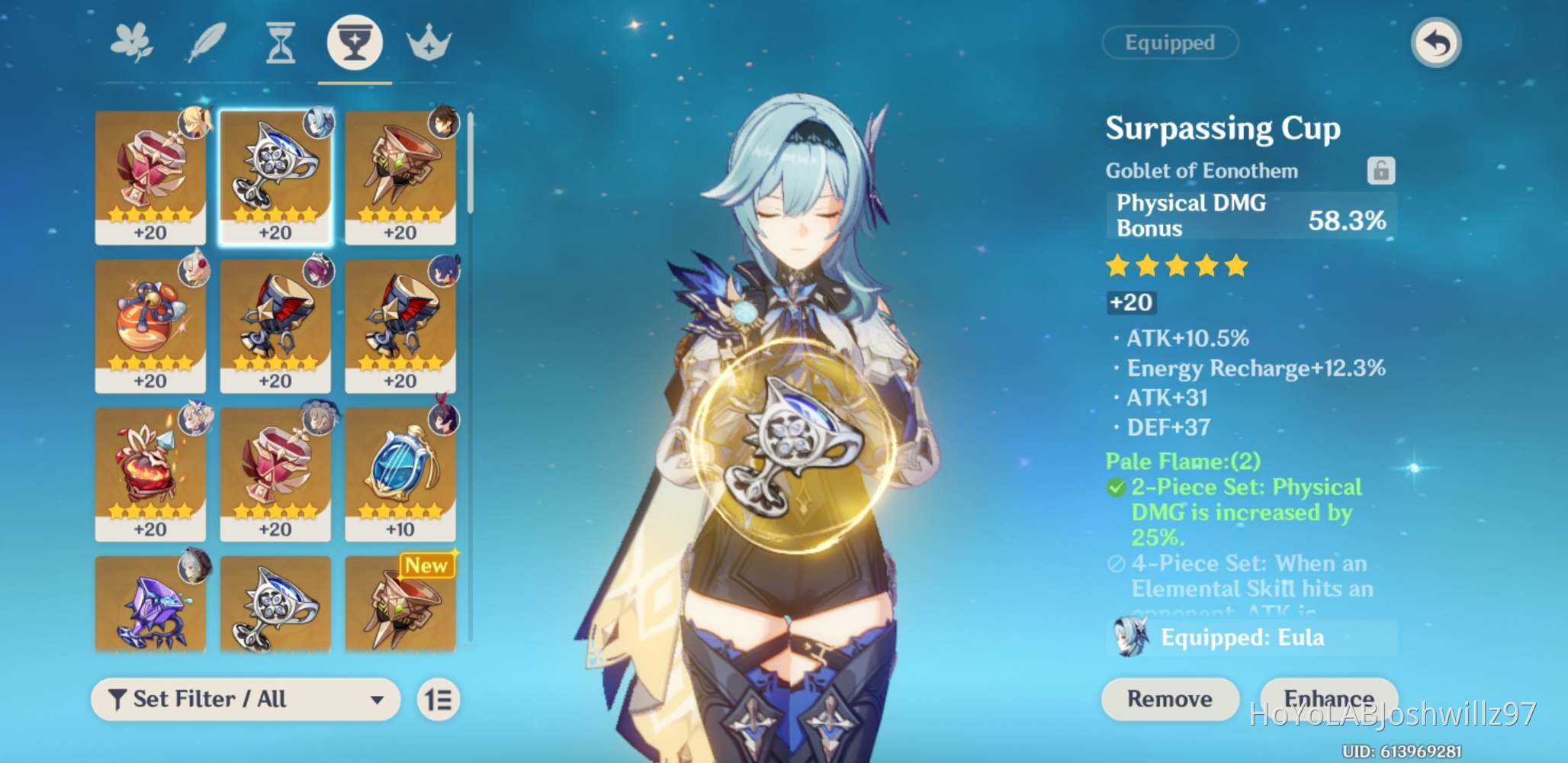Select the Flower of Life tab icon
Screen dimensions: 1568x763
click(131, 43)
